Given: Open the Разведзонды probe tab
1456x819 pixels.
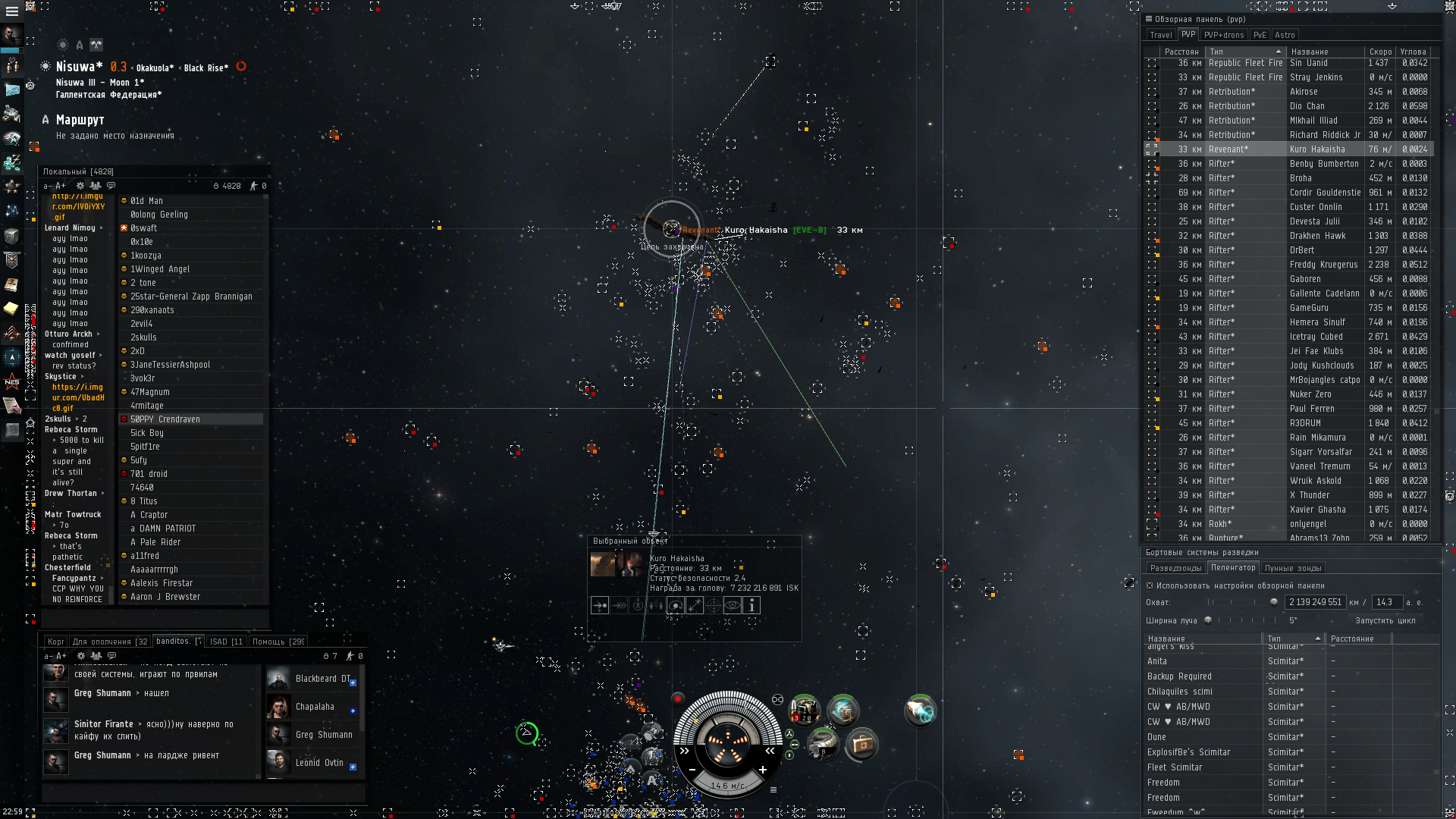Looking at the screenshot, I should tap(1175, 568).
